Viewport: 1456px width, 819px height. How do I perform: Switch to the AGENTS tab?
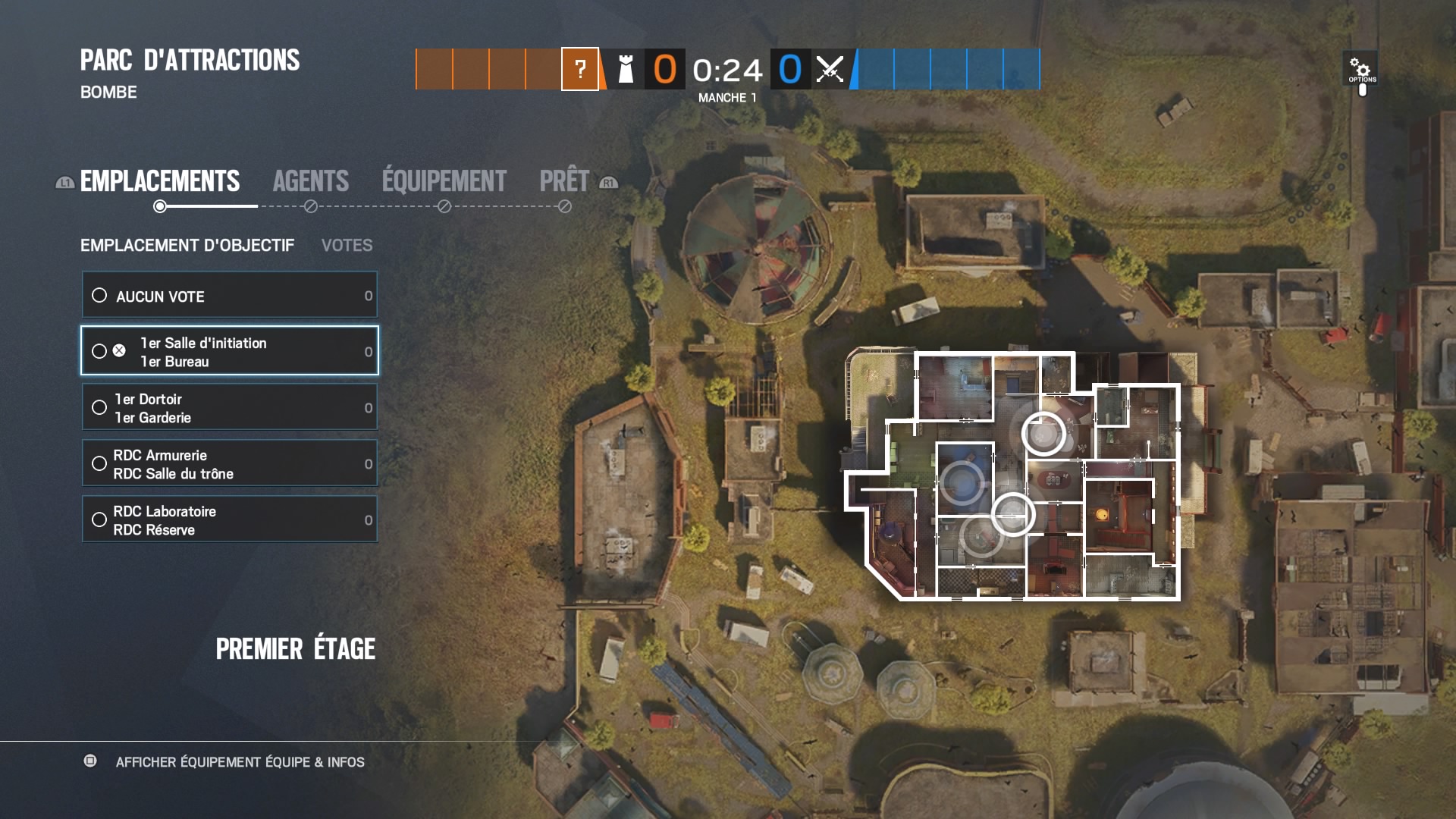311,180
